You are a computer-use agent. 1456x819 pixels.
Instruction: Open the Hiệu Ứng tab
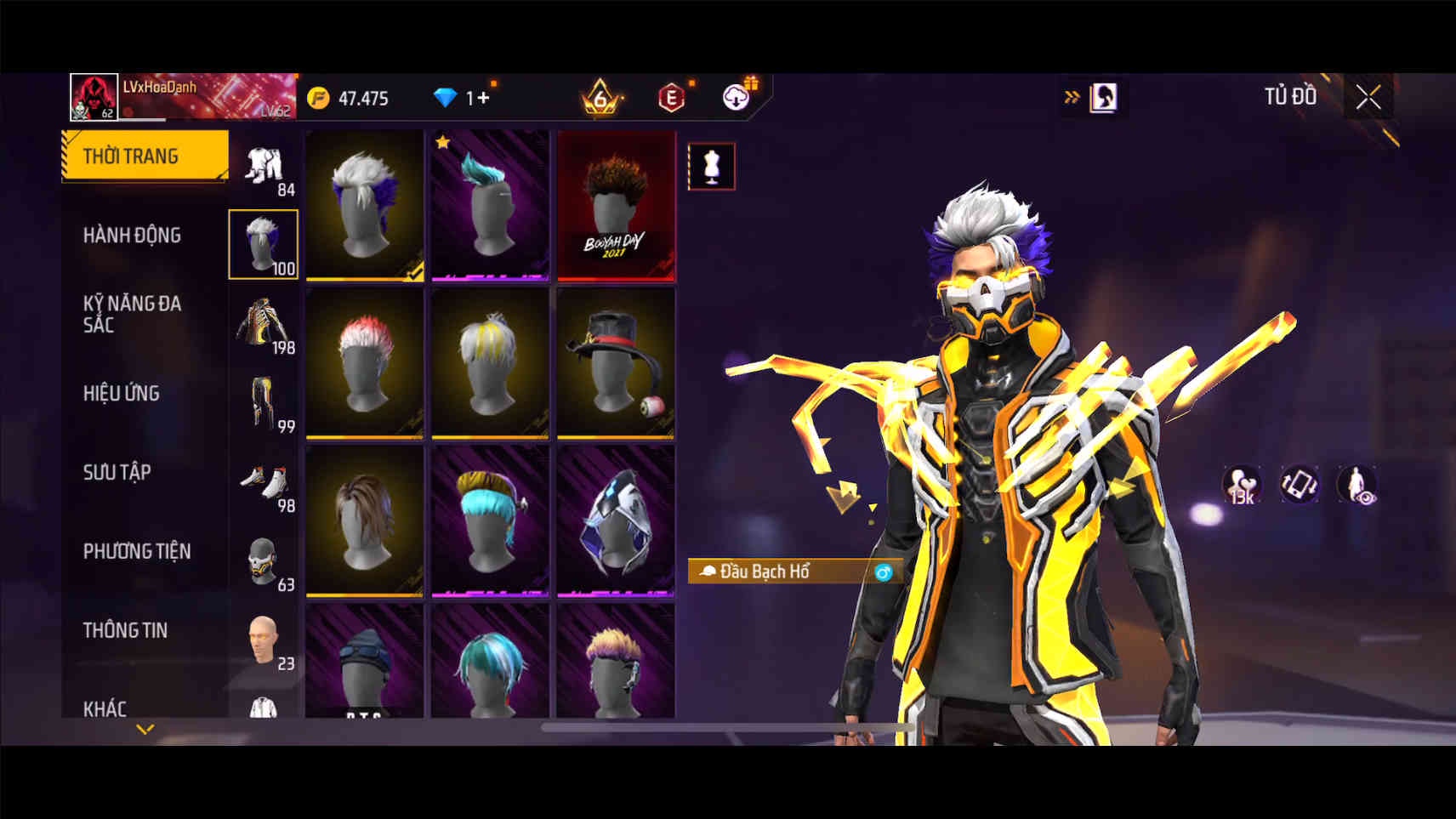(122, 393)
